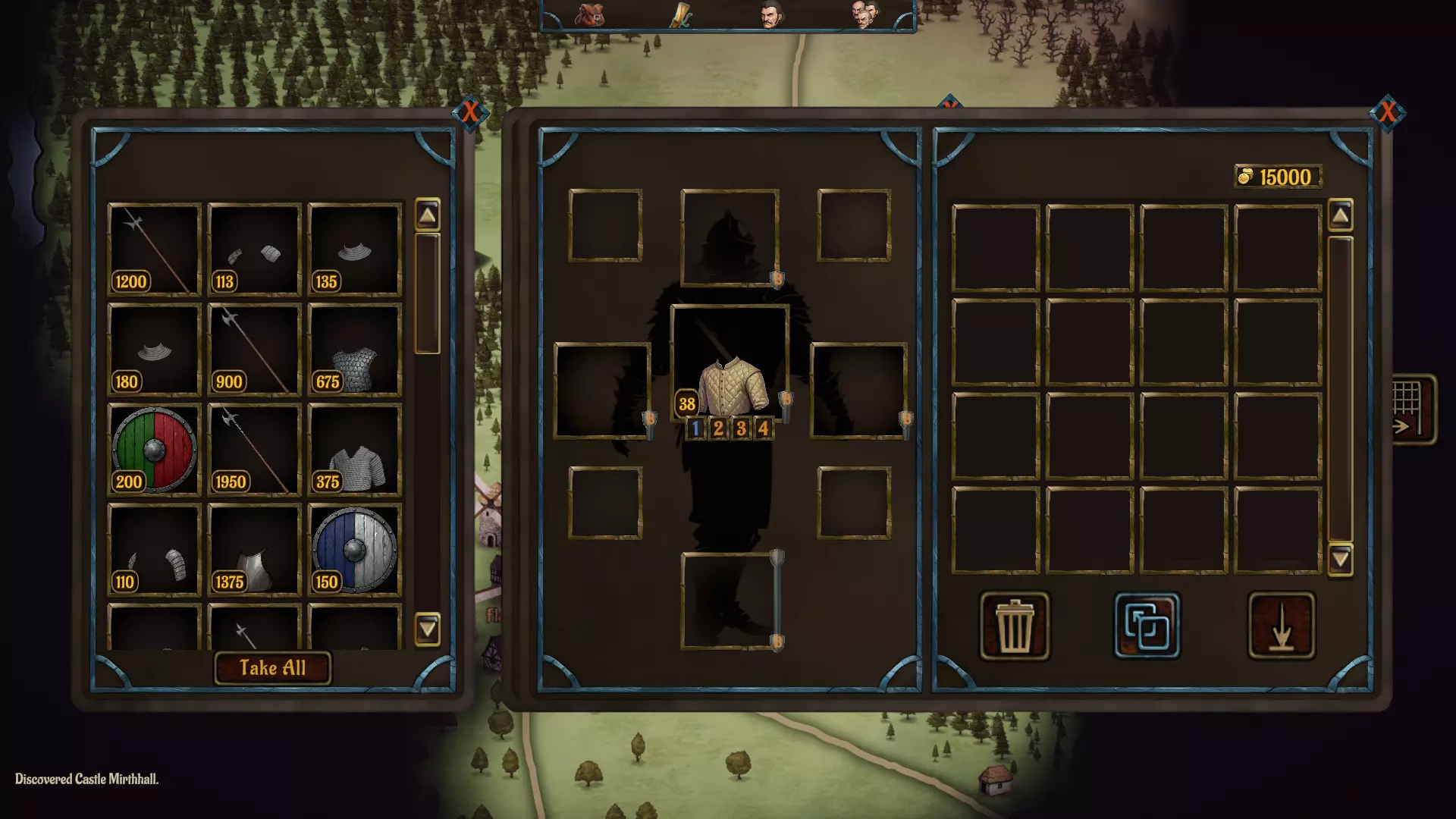Click the gold amount showing 15000
Screen dimensions: 1456x819
(1277, 175)
